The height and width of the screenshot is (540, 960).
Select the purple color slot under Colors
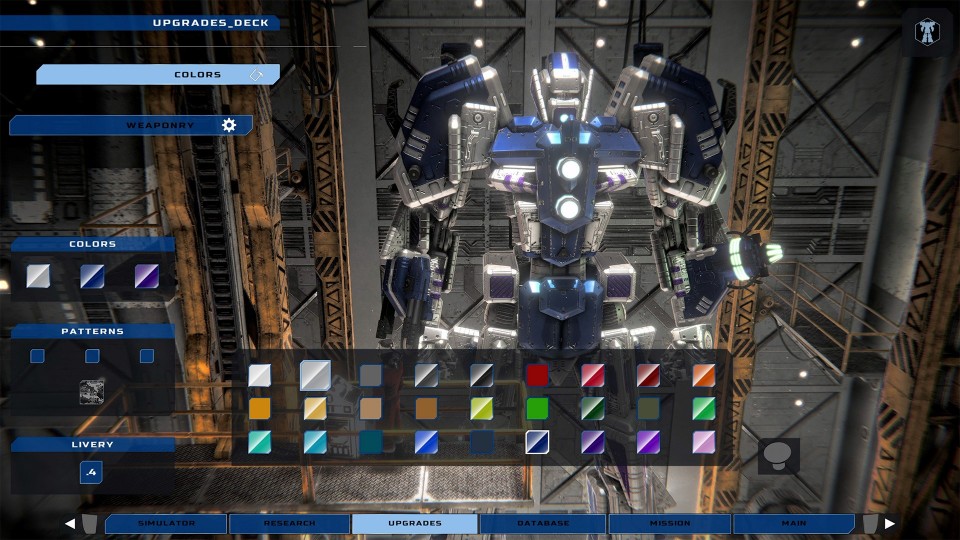[x=147, y=276]
